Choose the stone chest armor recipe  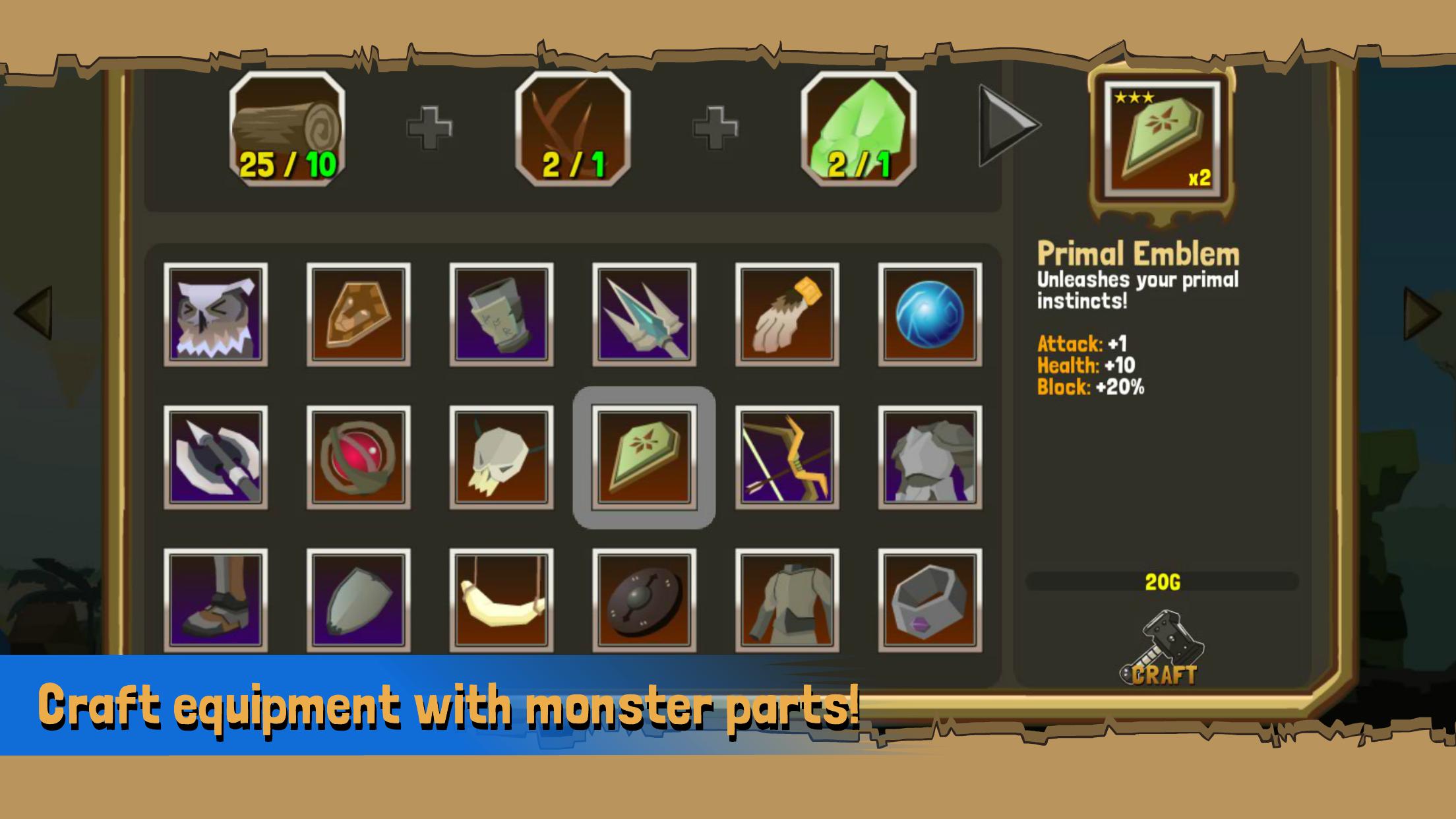point(930,457)
